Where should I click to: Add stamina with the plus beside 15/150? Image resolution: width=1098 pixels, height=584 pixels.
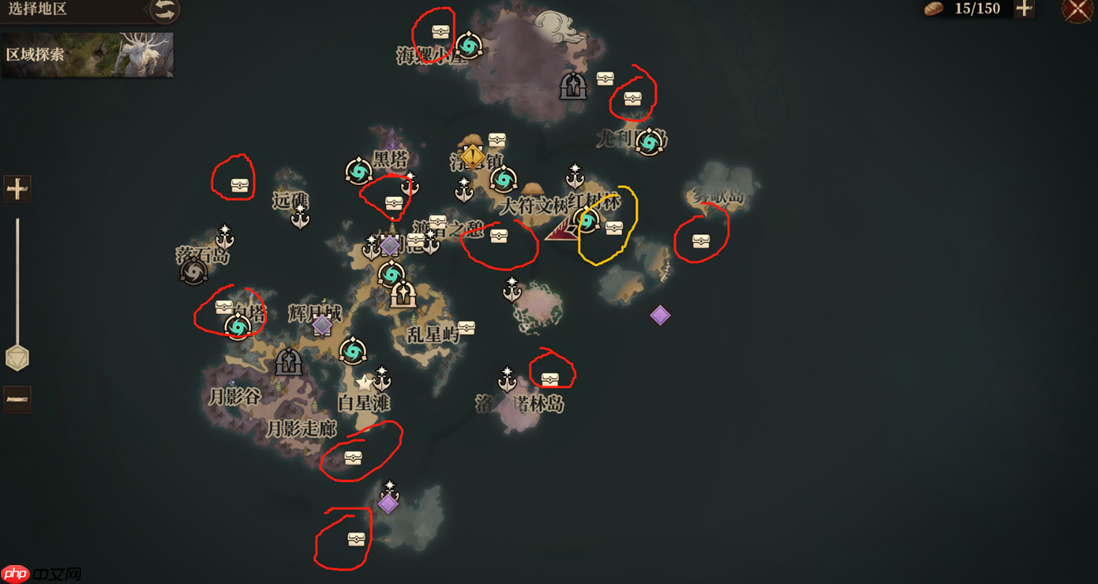click(x=1024, y=9)
